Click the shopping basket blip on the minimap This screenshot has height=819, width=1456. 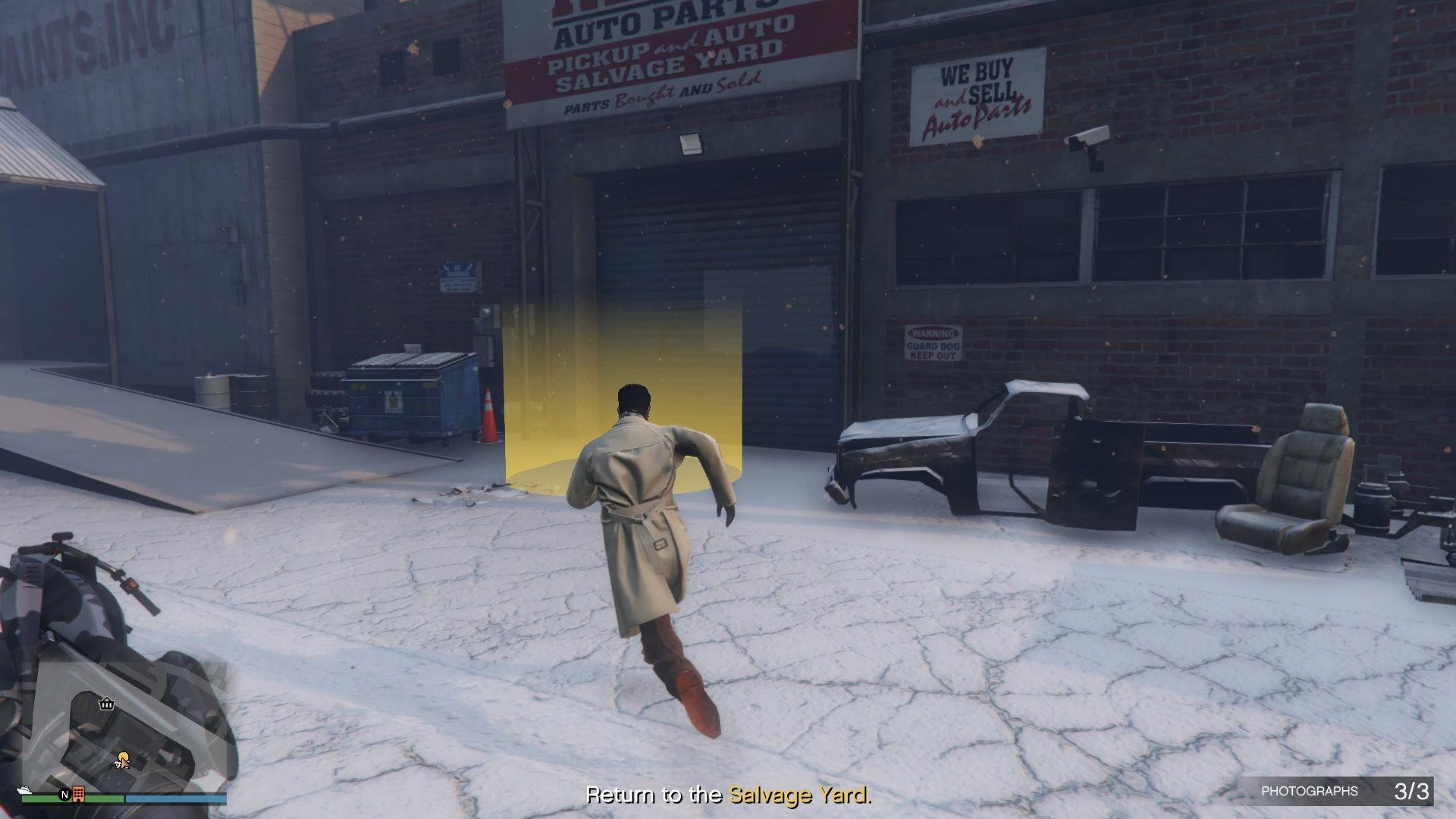click(x=106, y=704)
